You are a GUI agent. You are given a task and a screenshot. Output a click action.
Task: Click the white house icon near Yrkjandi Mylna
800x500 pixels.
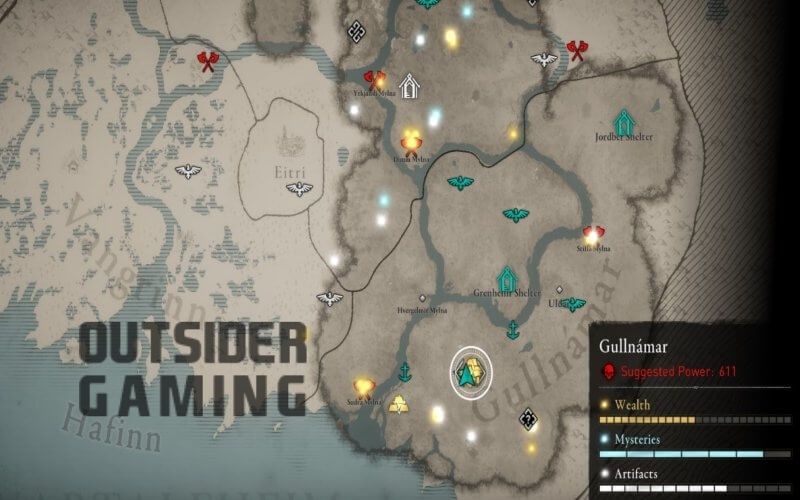(408, 86)
